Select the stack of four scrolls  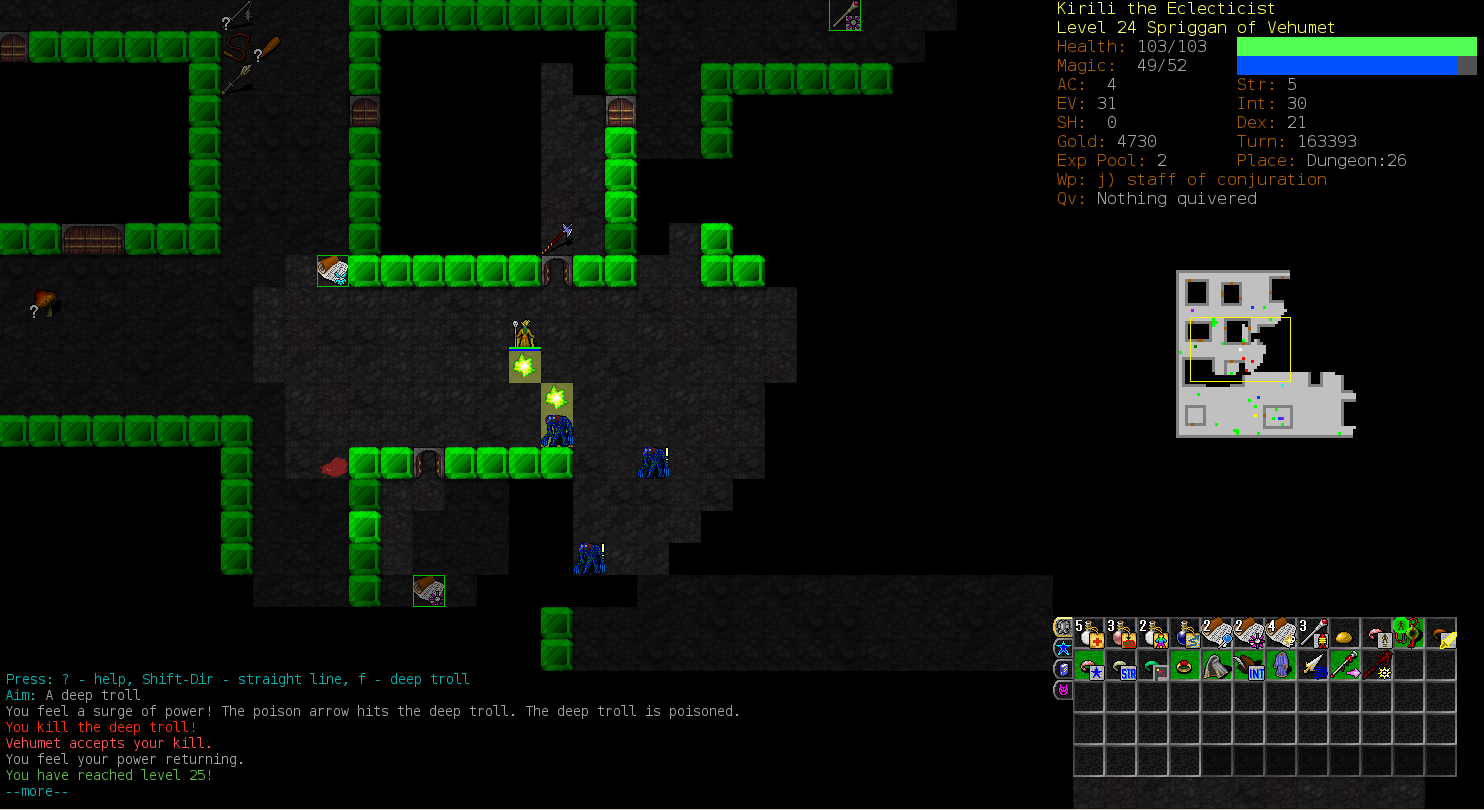click(x=1281, y=633)
